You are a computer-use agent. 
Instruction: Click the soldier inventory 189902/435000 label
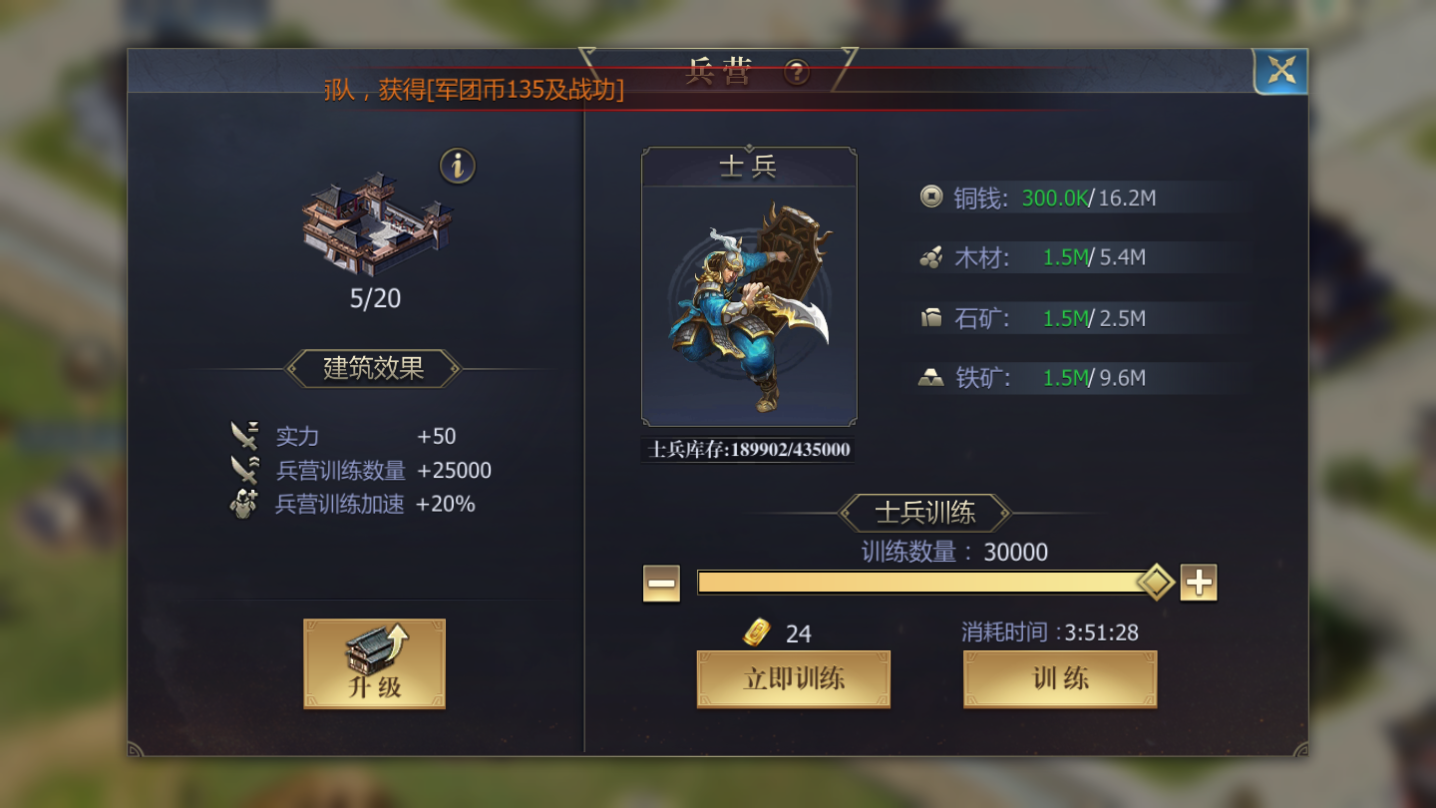tap(747, 450)
